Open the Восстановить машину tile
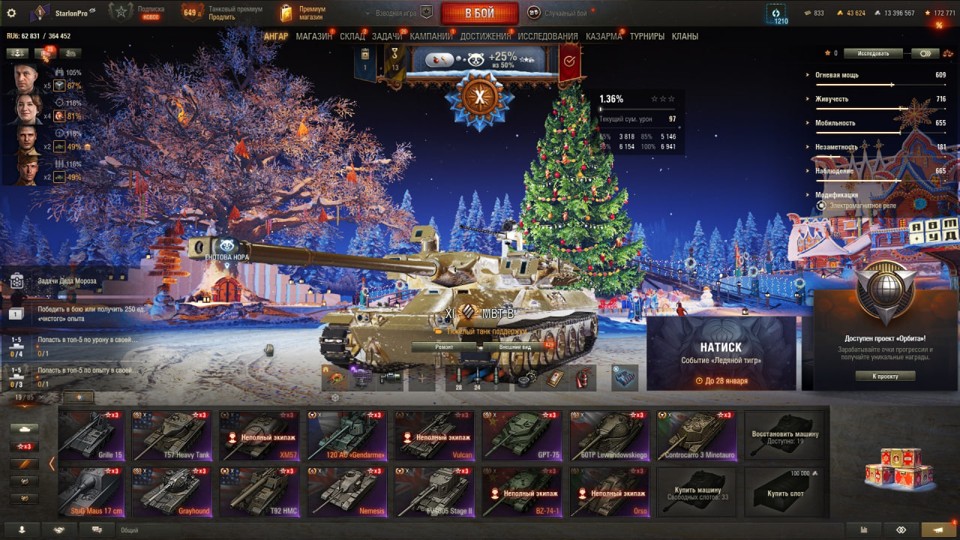Screen dimensions: 960x540 [784, 435]
